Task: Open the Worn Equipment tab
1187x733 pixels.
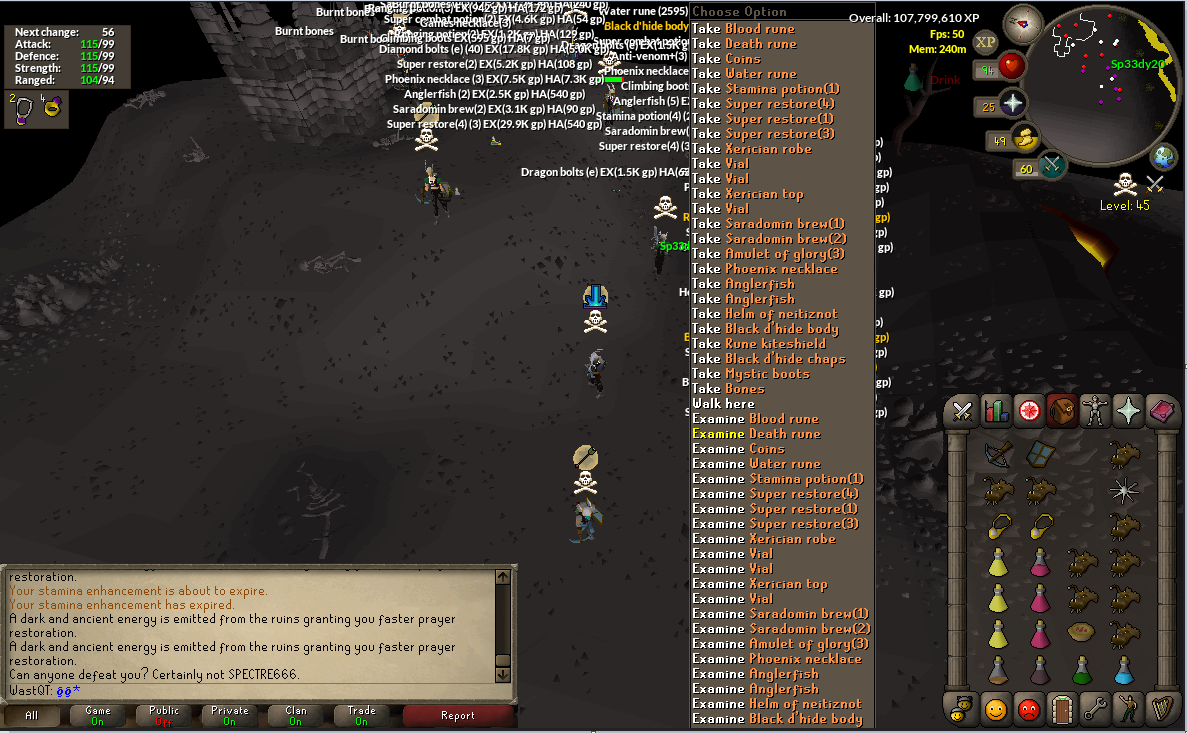Action: coord(1095,410)
